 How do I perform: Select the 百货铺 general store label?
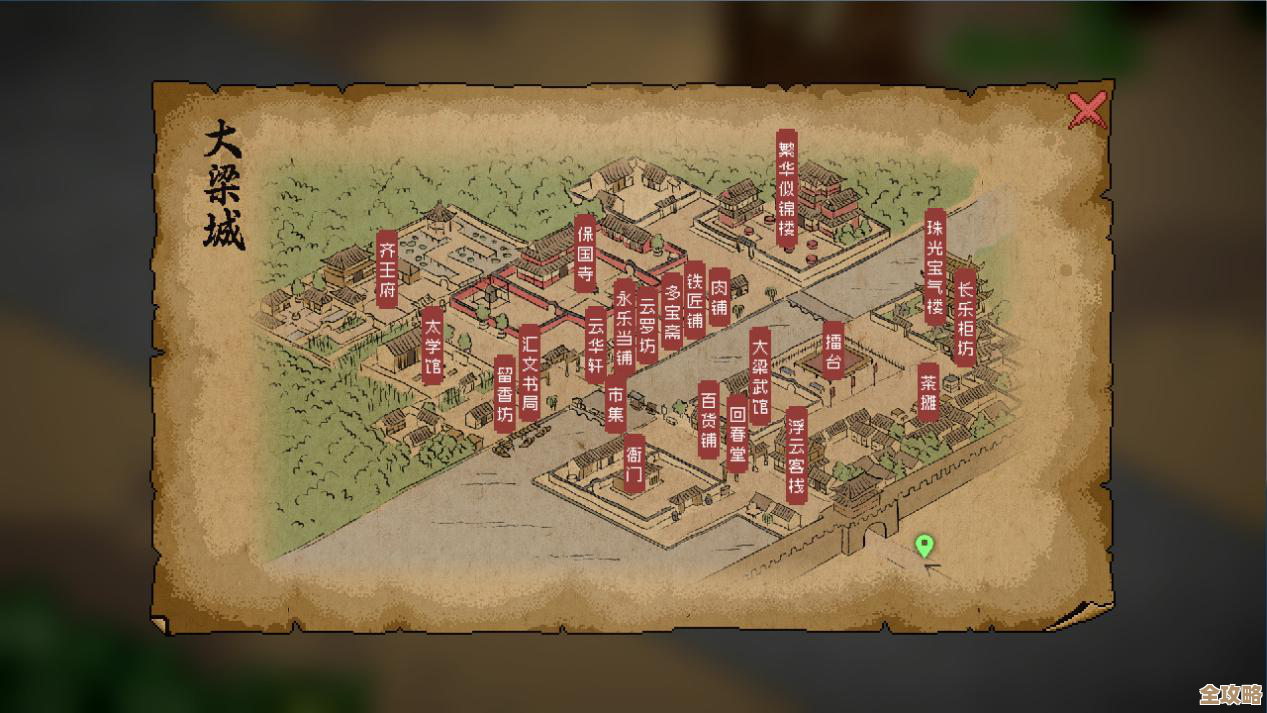(x=709, y=418)
